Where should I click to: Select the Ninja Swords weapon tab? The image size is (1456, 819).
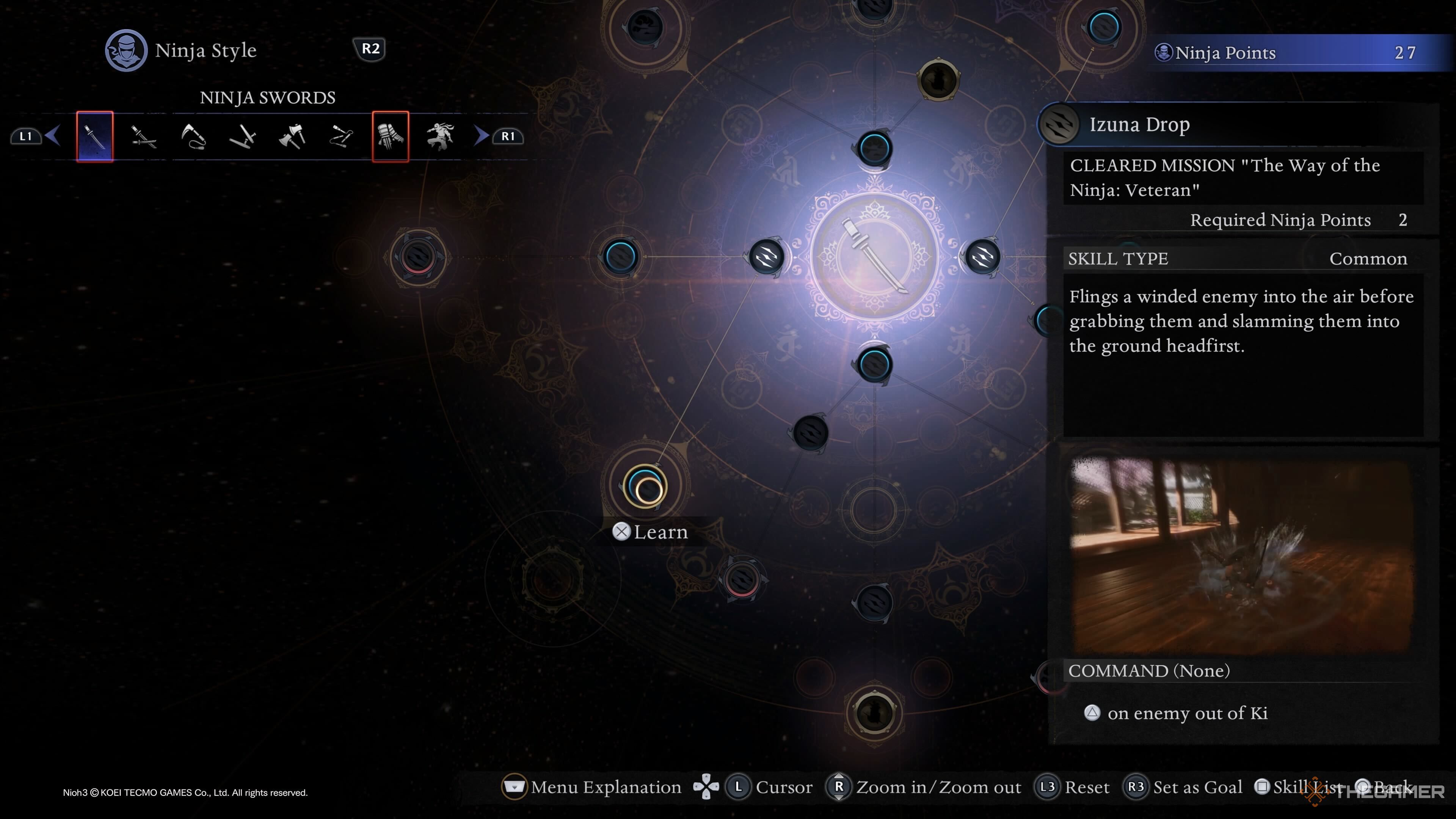95,136
